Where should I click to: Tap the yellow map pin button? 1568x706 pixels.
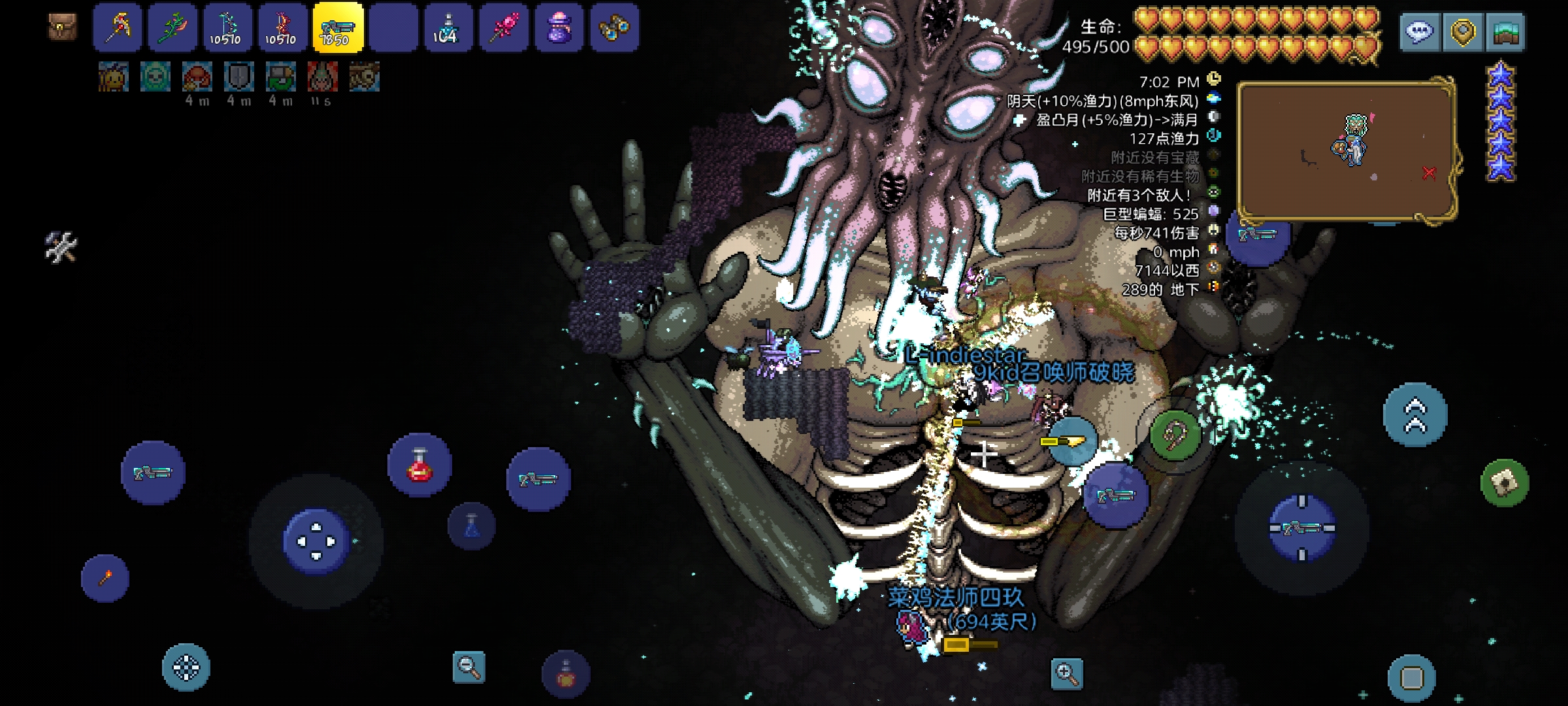pyautogui.click(x=1462, y=31)
